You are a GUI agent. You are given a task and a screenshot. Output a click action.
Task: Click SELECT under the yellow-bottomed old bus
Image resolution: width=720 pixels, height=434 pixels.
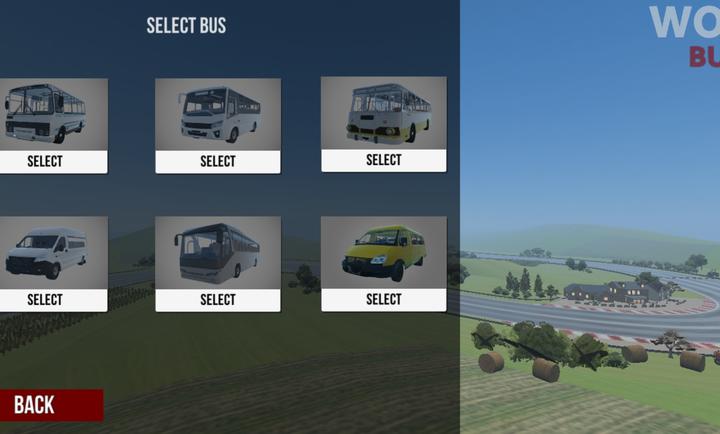click(x=383, y=160)
